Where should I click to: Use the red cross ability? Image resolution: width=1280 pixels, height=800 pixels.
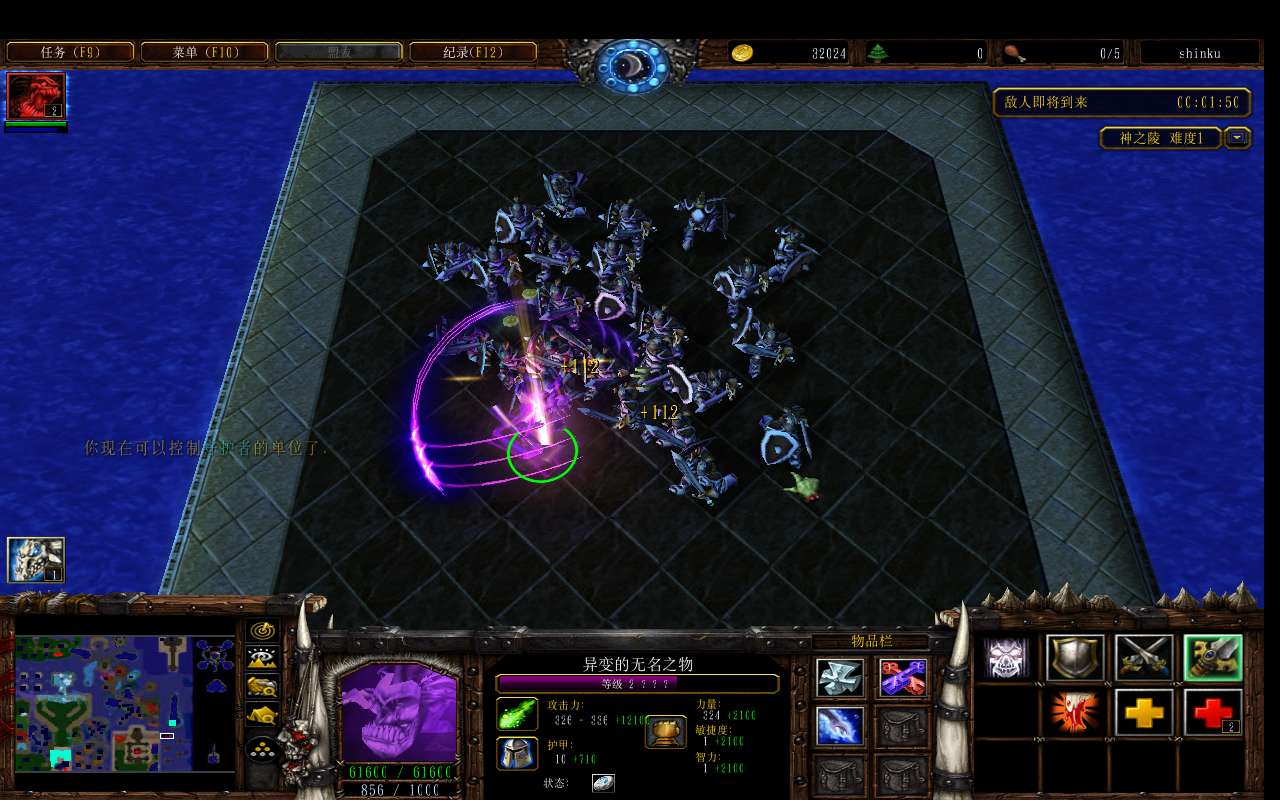pyautogui.click(x=1213, y=712)
